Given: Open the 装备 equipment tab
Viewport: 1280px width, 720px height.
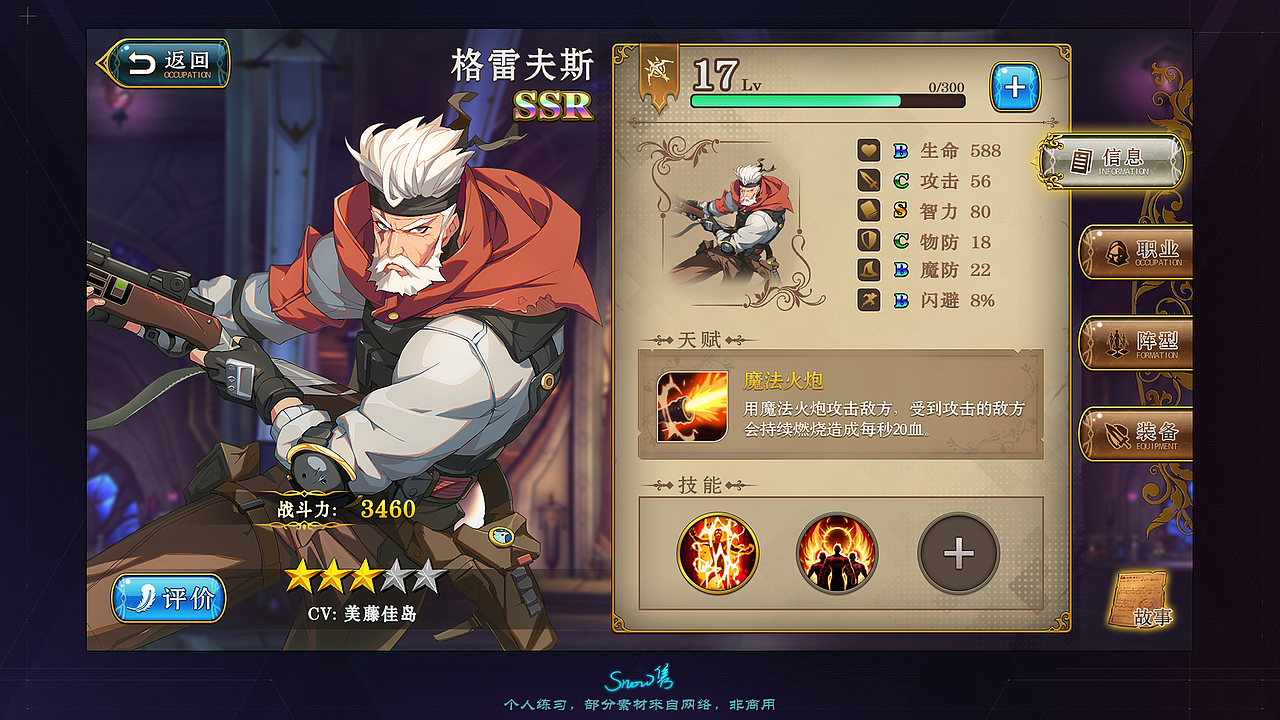Looking at the screenshot, I should point(1137,434).
